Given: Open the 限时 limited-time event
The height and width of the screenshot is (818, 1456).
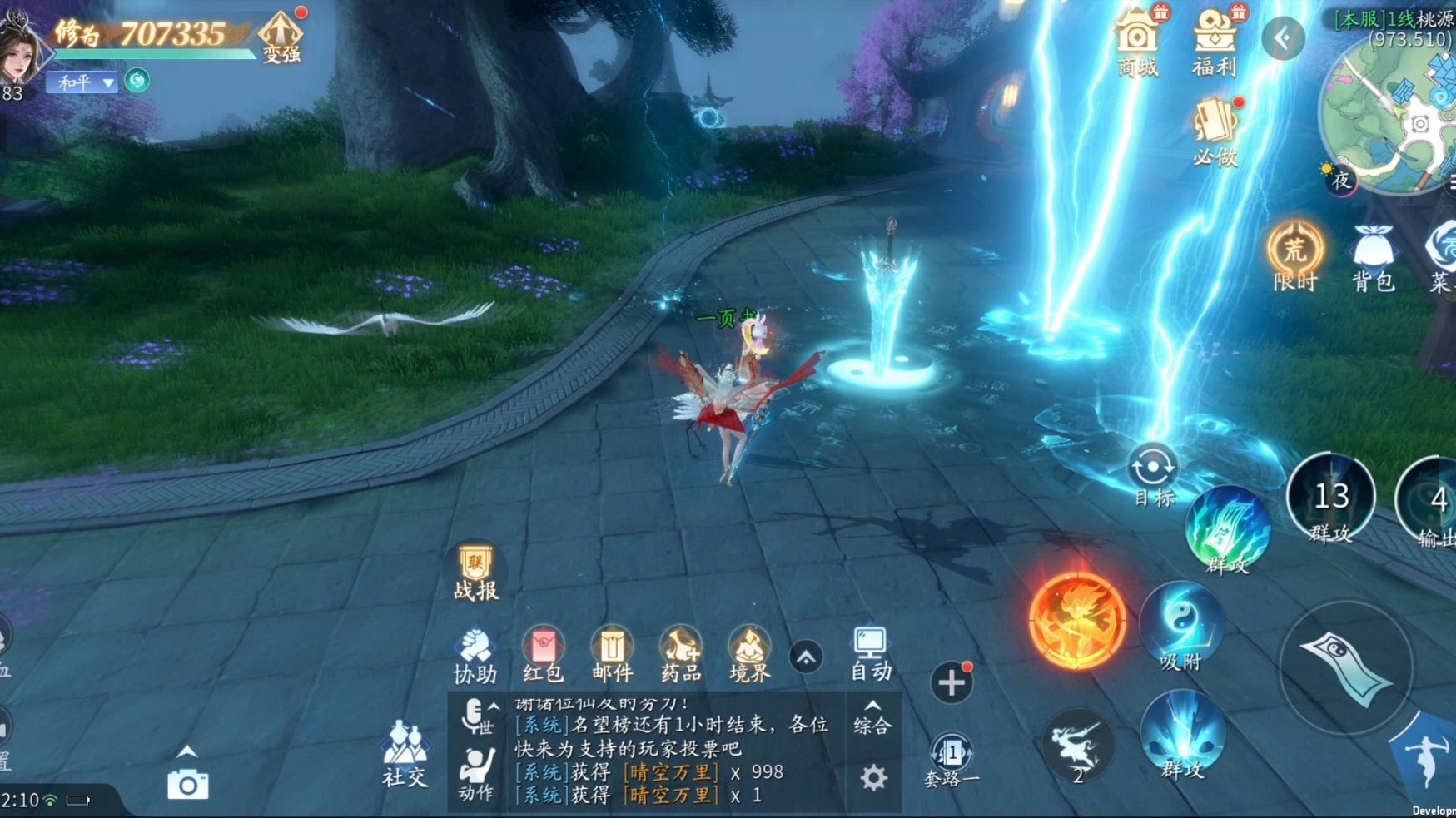Looking at the screenshot, I should 1295,256.
